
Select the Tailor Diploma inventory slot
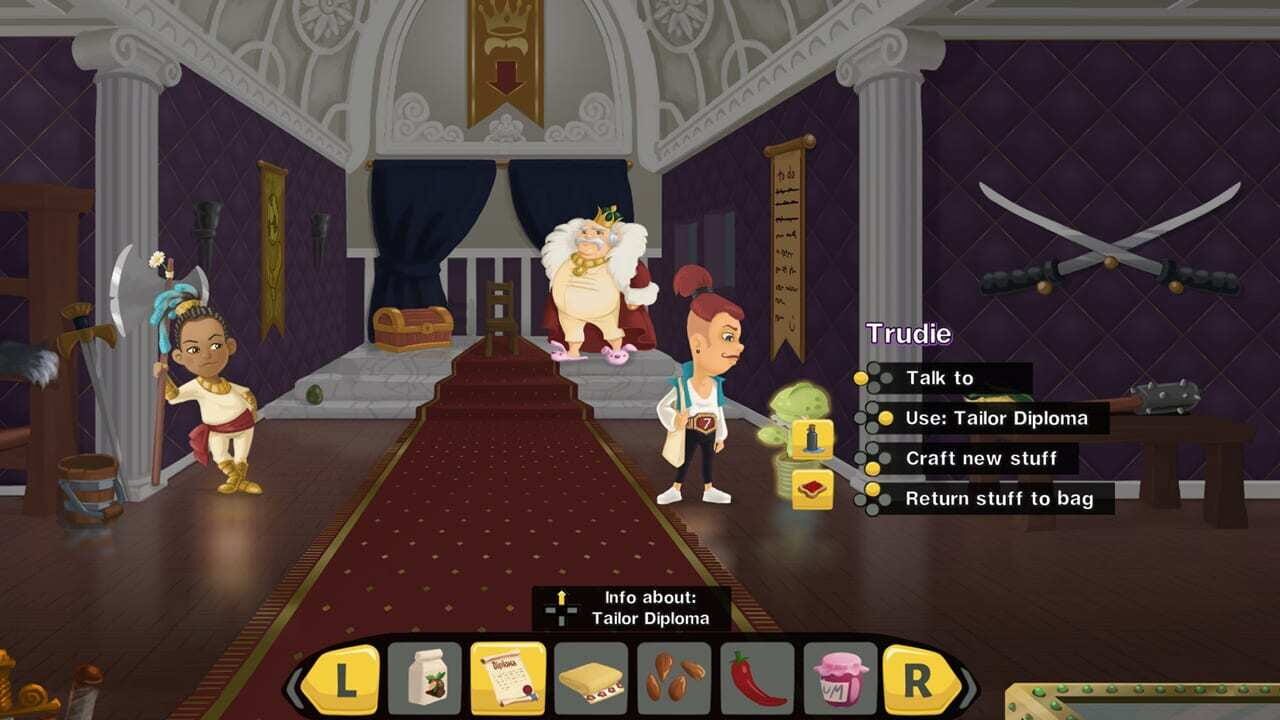pyautogui.click(x=507, y=679)
